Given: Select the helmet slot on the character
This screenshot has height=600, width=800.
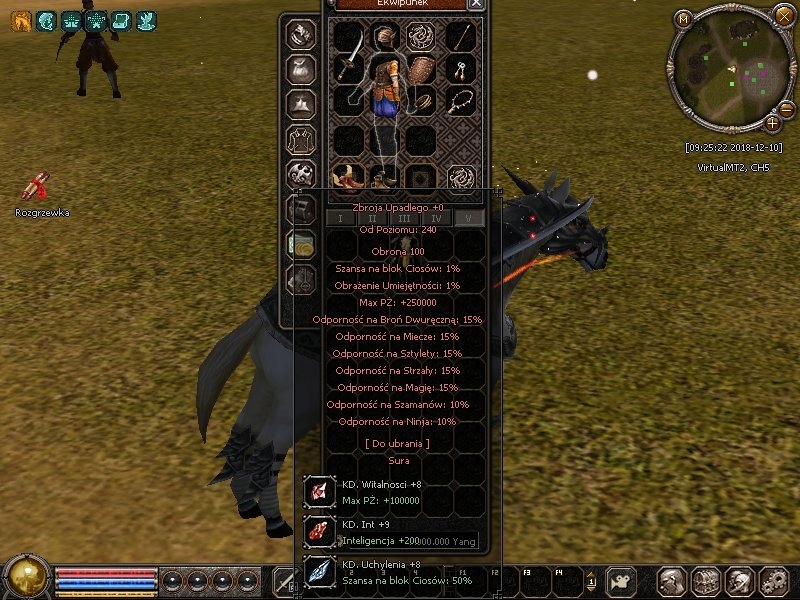Looking at the screenshot, I should (386, 37).
